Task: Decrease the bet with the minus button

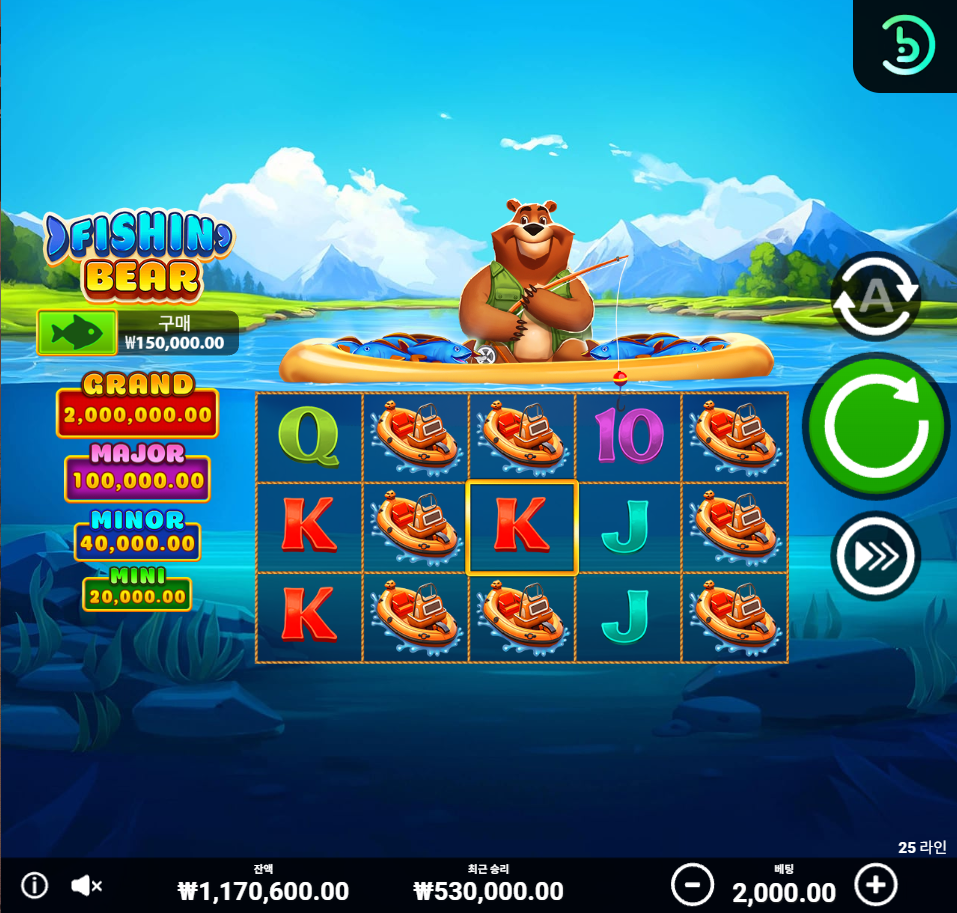Action: (x=692, y=885)
